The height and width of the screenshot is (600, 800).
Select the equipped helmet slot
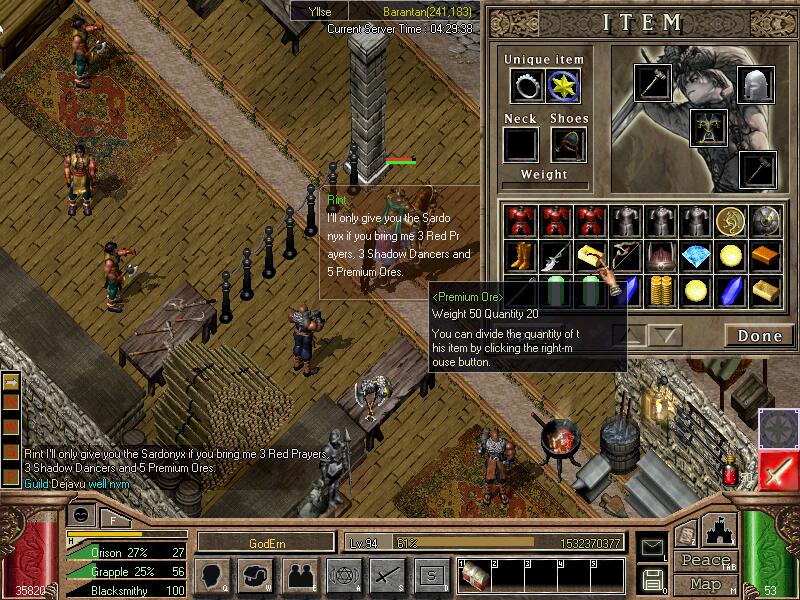click(x=755, y=85)
